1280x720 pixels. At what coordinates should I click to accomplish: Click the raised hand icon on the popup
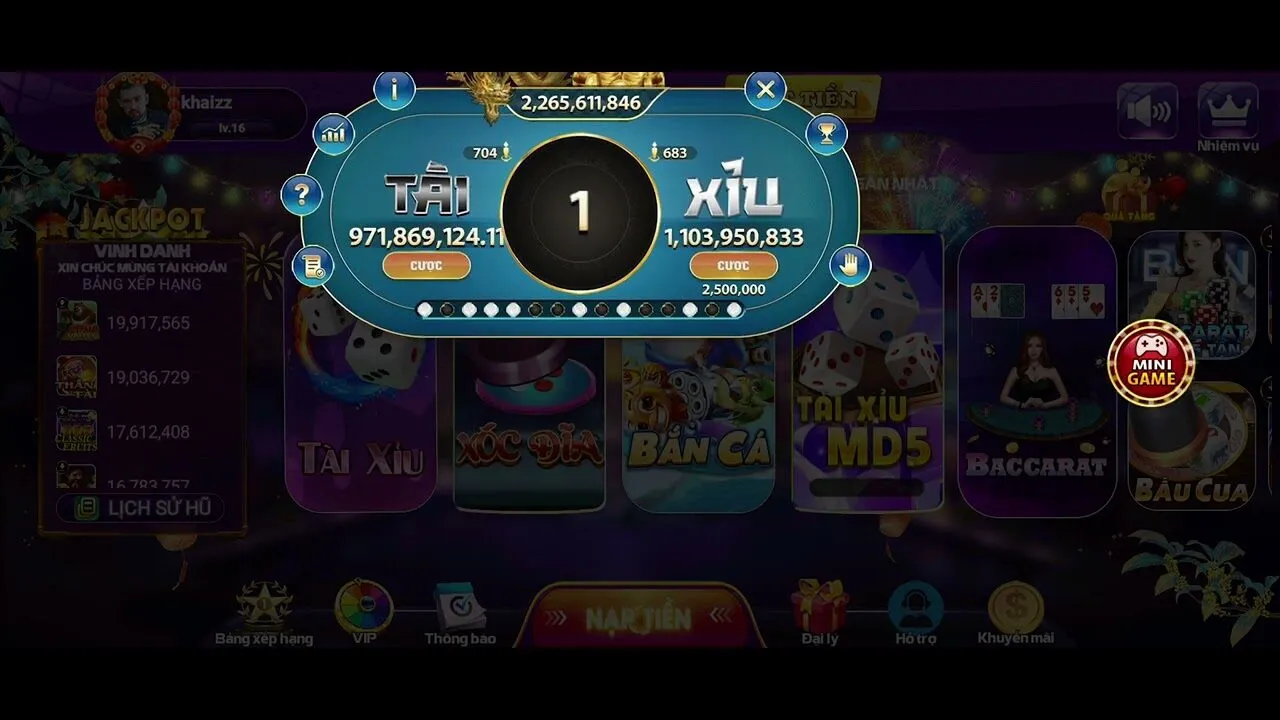tap(851, 263)
